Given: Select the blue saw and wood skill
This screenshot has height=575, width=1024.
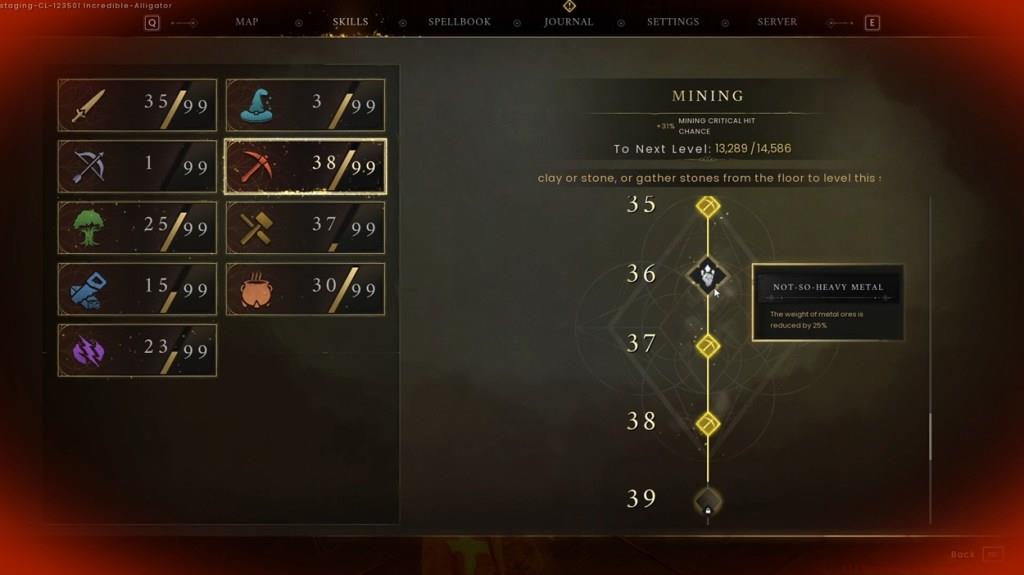Looking at the screenshot, I should click(x=137, y=289).
